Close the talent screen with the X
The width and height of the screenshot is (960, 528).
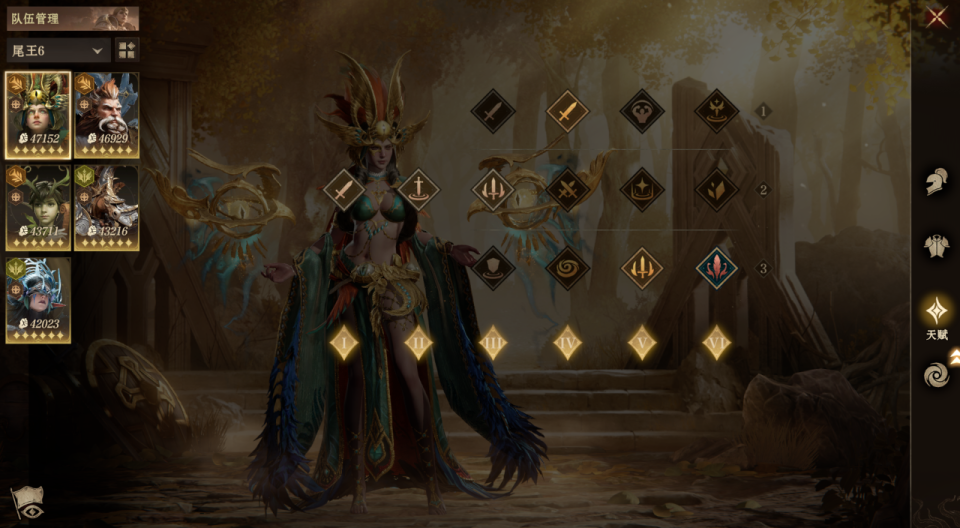click(x=937, y=17)
